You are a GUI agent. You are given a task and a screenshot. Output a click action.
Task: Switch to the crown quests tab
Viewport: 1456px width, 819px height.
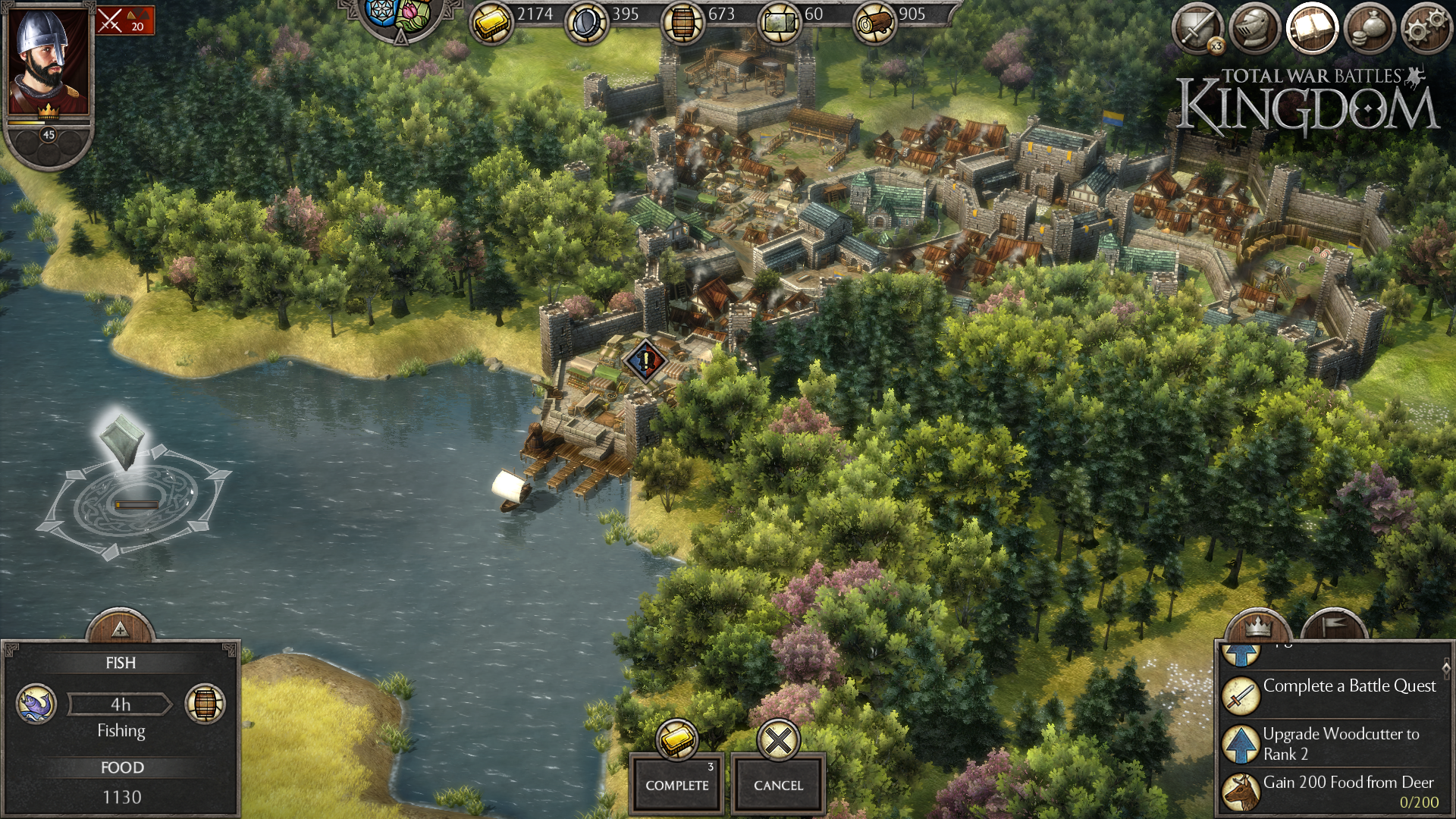click(1258, 628)
